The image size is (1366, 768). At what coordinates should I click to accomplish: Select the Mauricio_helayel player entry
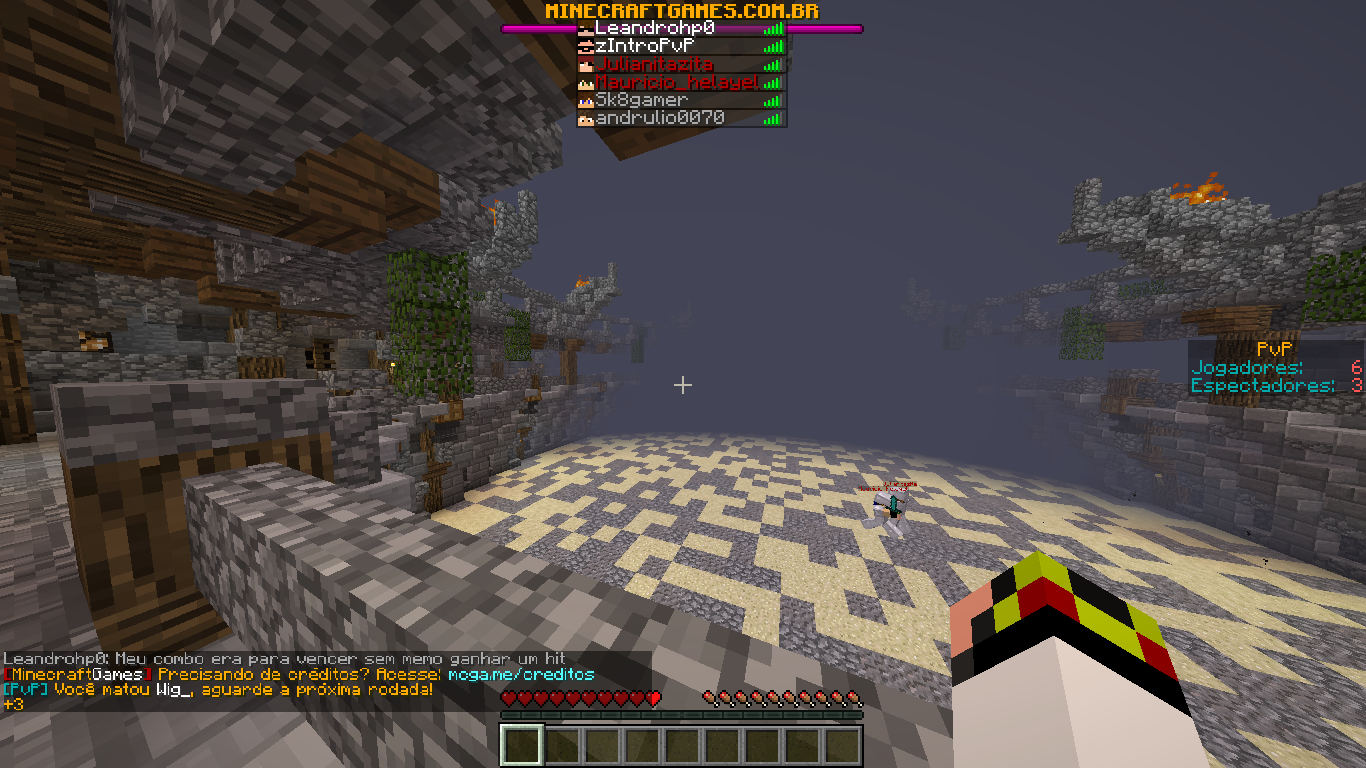click(681, 82)
